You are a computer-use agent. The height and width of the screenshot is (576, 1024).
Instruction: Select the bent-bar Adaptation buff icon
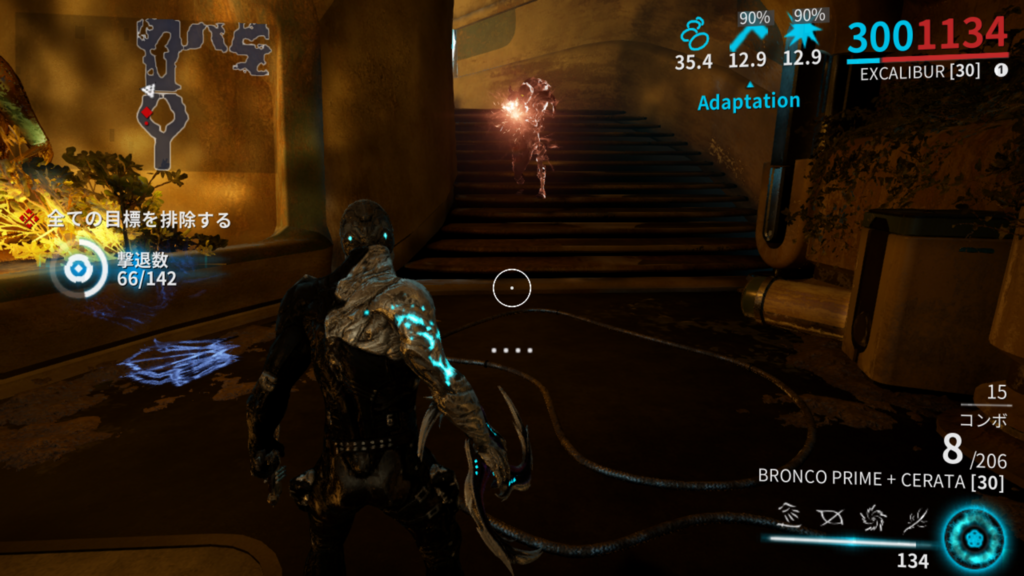(x=747, y=35)
